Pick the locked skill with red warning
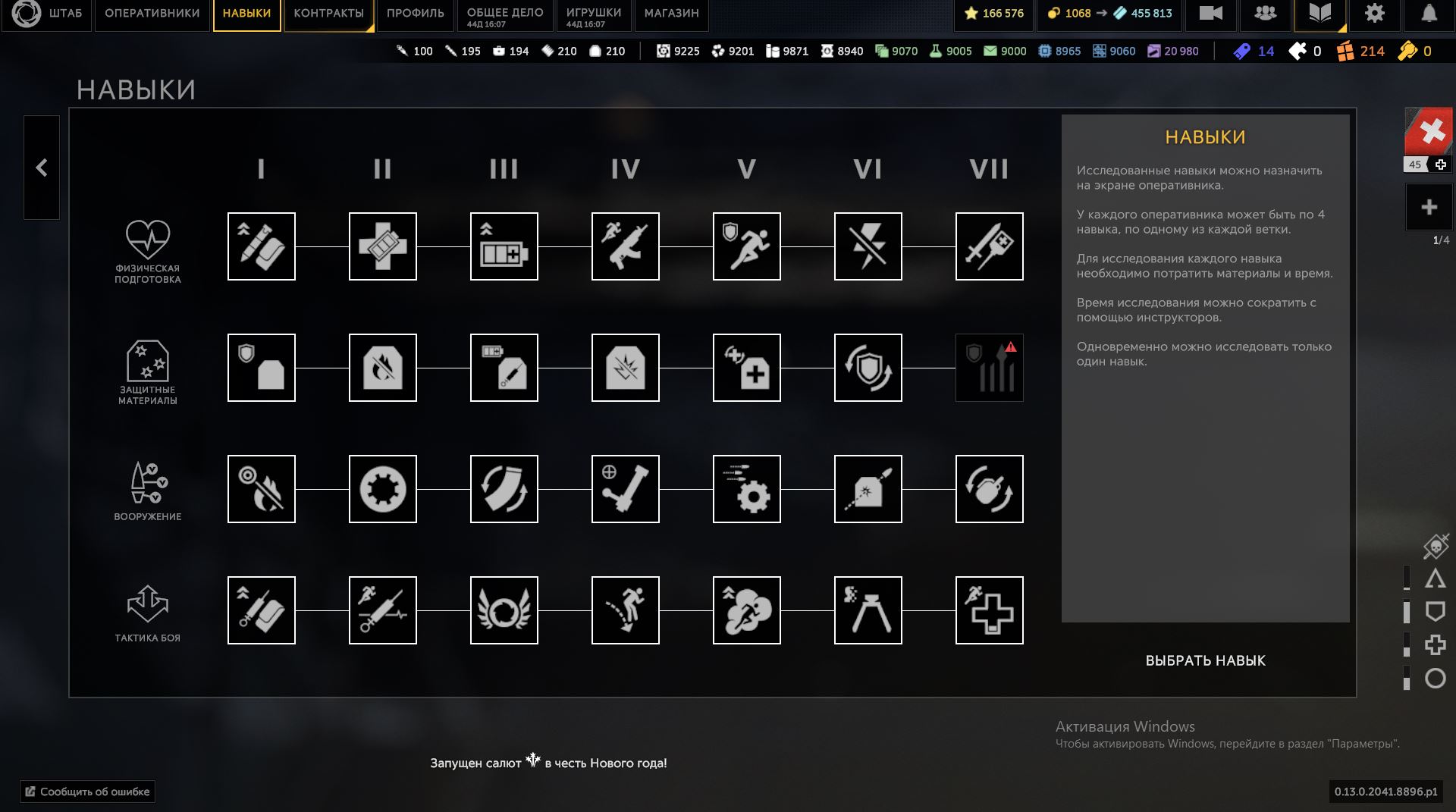The height and width of the screenshot is (812, 1456). [x=989, y=368]
